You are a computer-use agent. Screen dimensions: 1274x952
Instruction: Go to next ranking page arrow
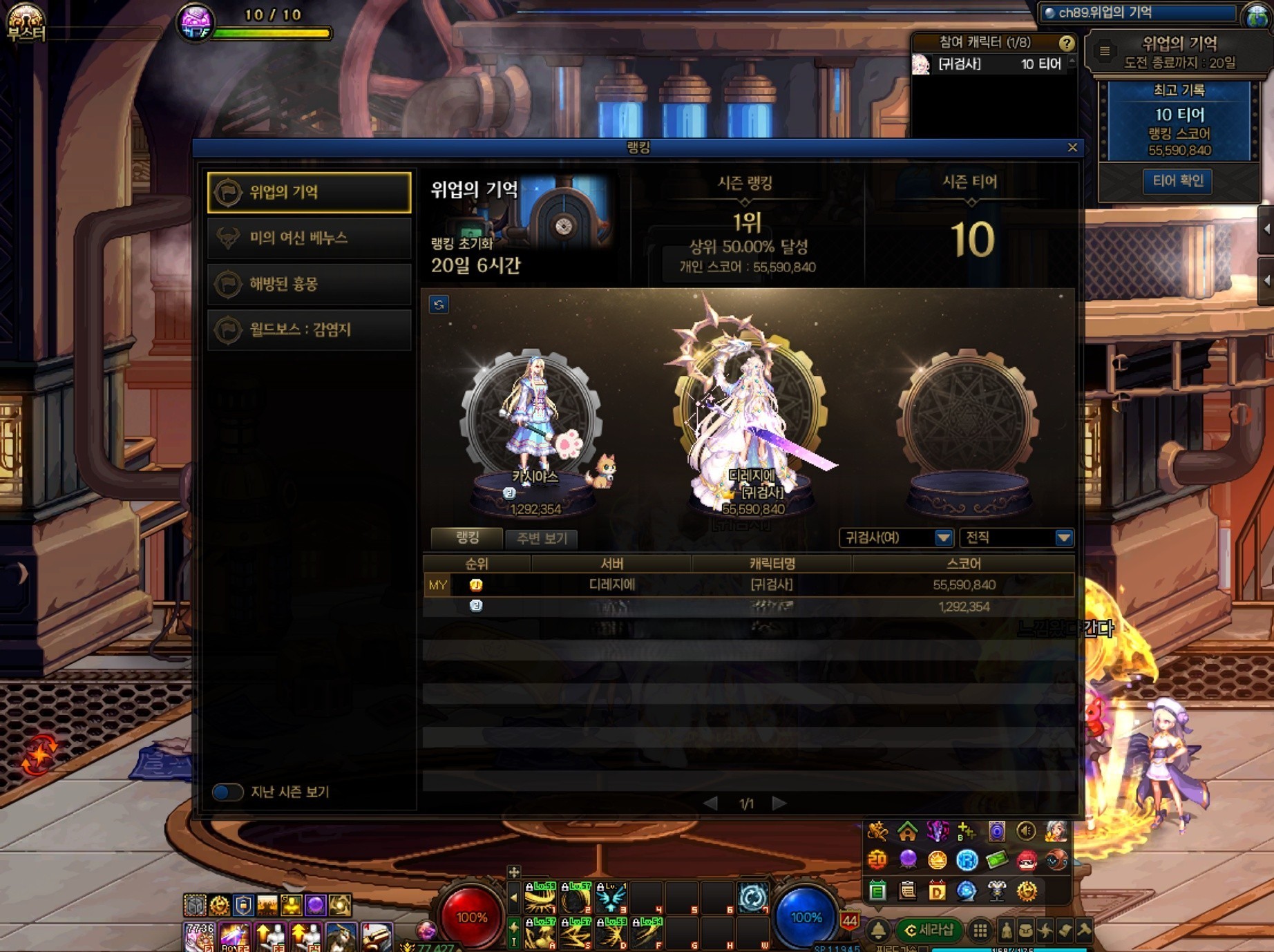pos(779,803)
